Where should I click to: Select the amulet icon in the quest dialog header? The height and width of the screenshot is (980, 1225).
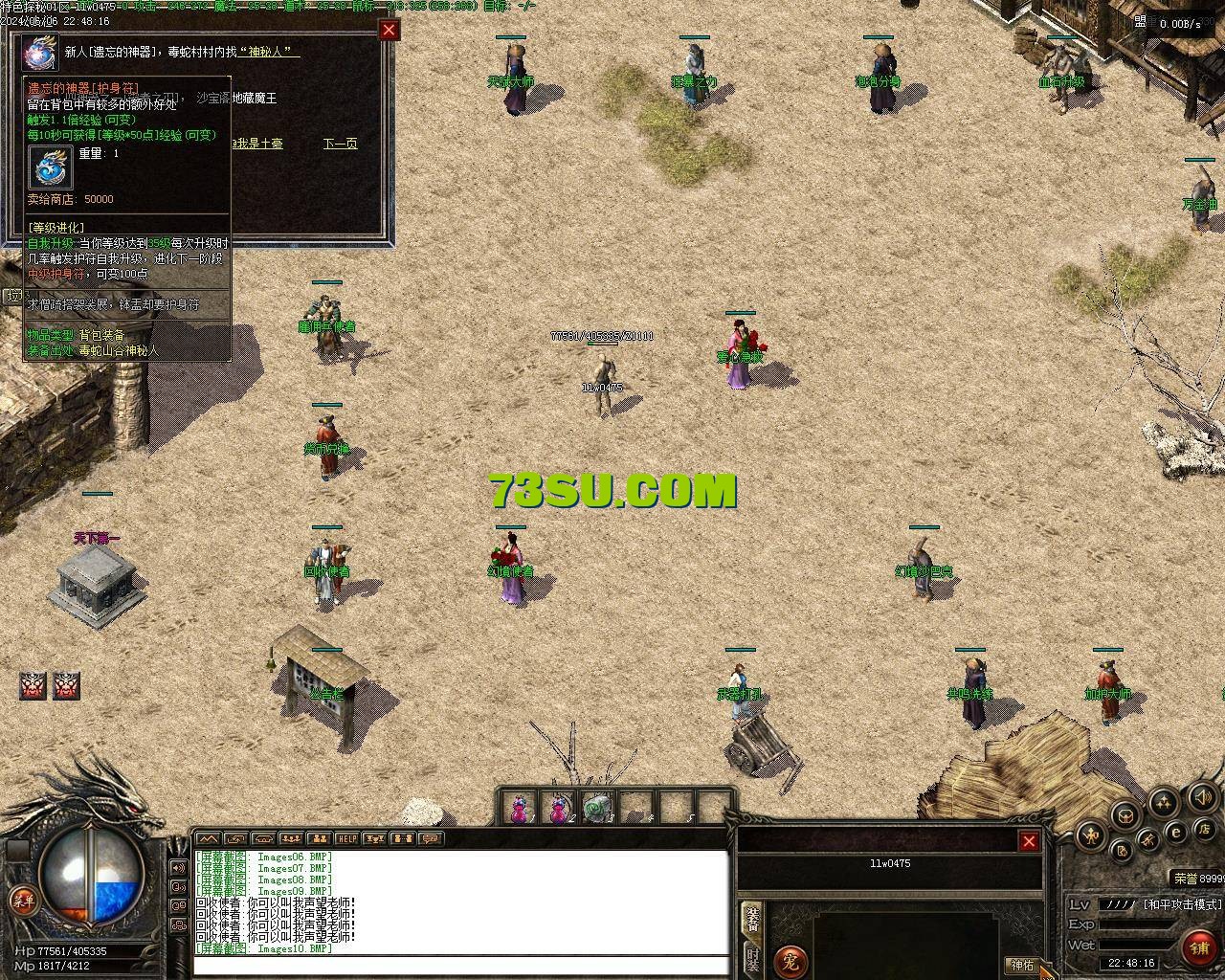41,52
